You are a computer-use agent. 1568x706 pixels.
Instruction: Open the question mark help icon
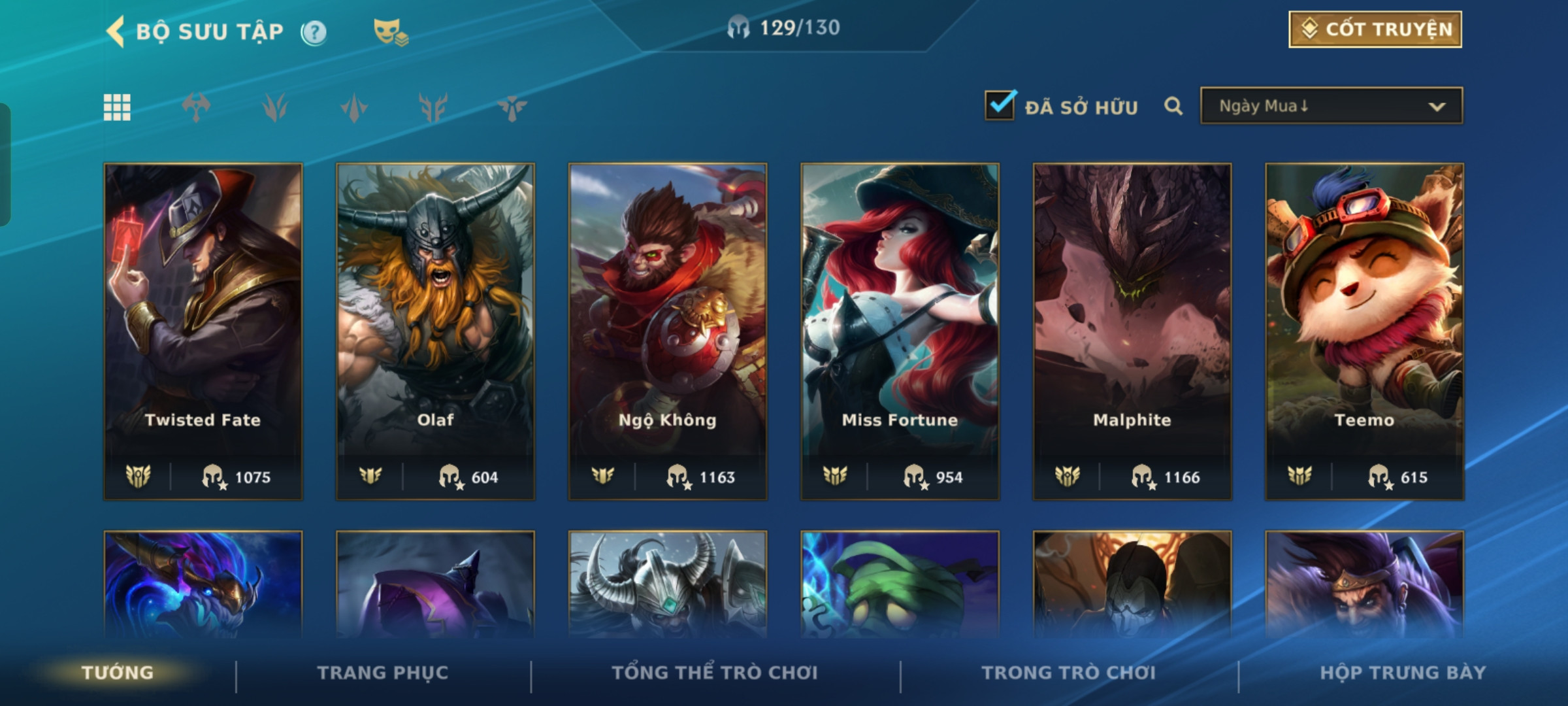tap(314, 32)
